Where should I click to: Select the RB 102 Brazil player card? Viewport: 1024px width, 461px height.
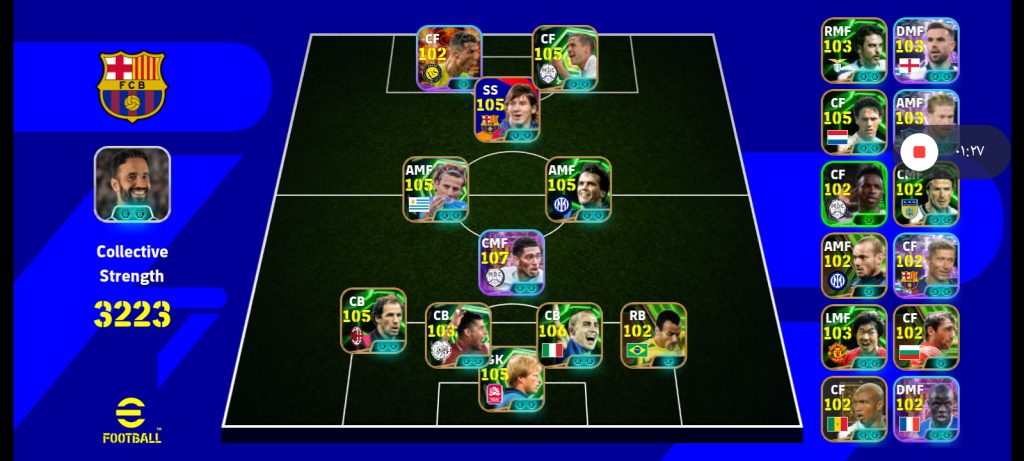coord(653,335)
